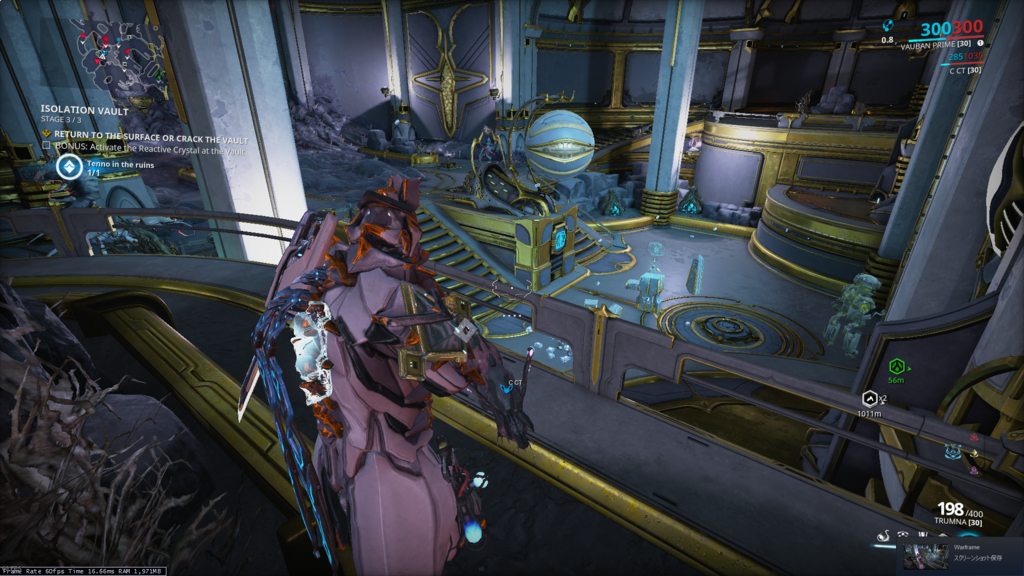Click the buff icon showing 0.8
The height and width of the screenshot is (576, 1024).
[888, 27]
